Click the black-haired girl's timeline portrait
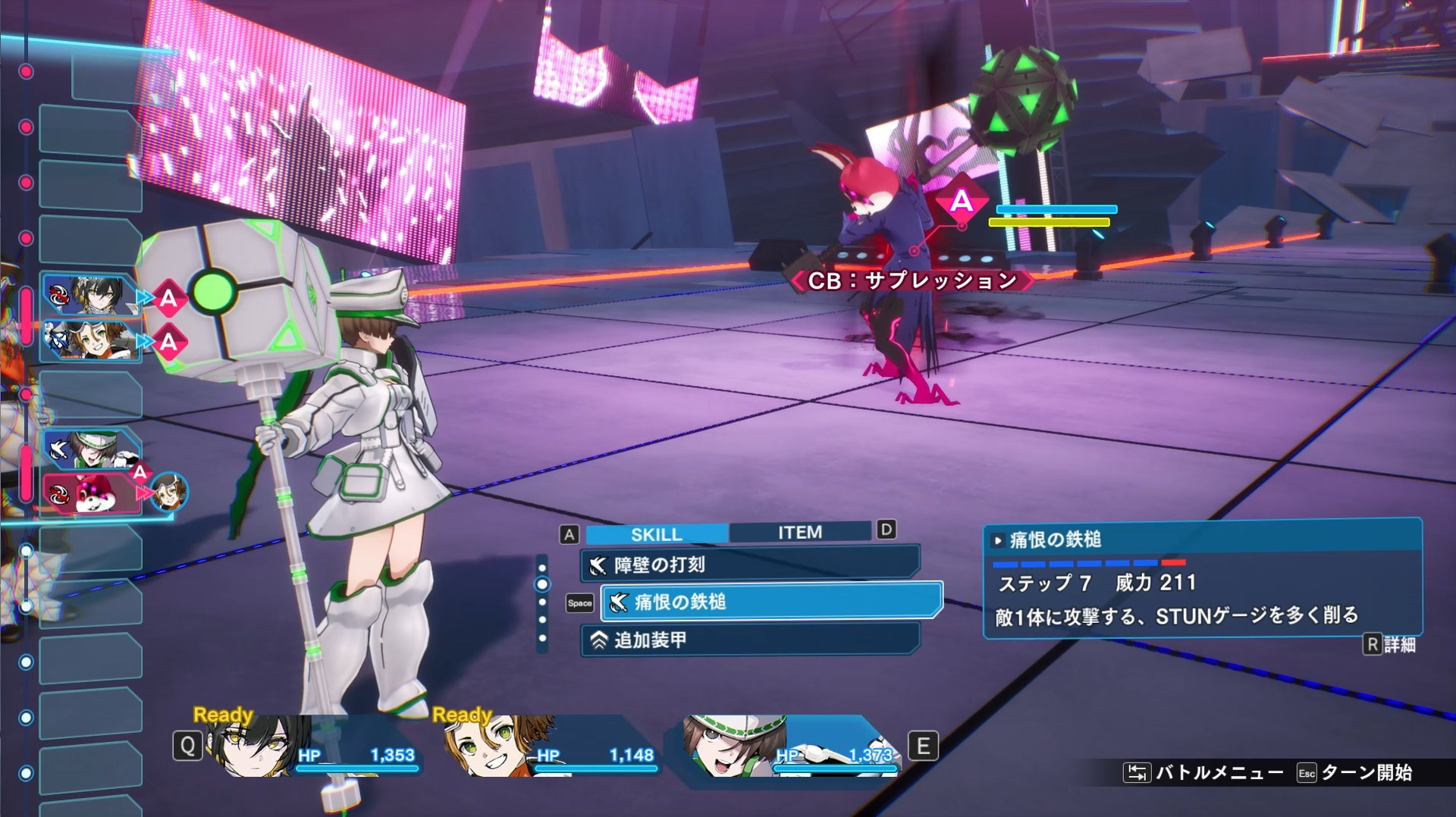This screenshot has height=817, width=1456. pyautogui.click(x=89, y=296)
